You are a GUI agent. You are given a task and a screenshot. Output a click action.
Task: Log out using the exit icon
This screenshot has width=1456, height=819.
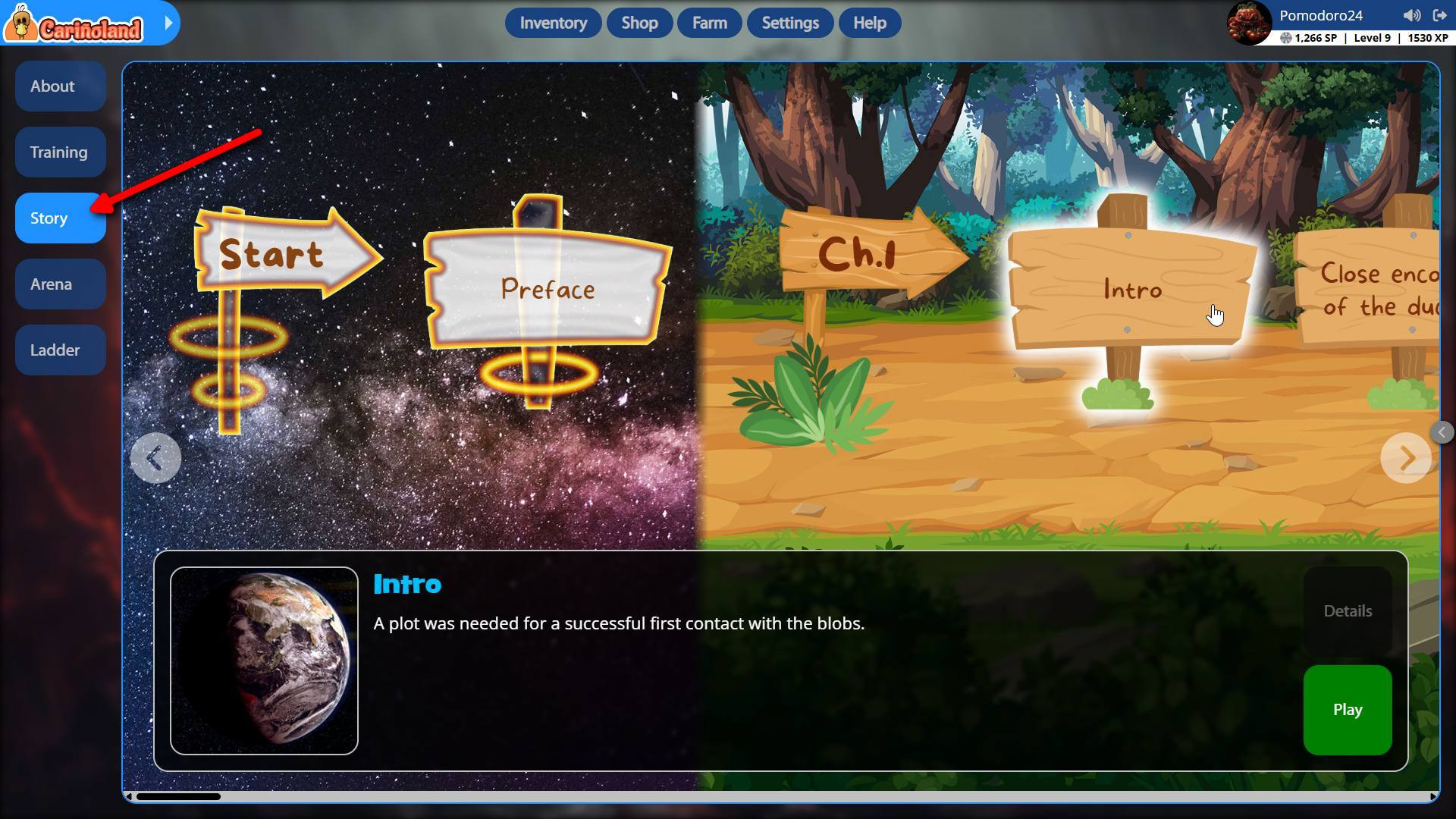pyautogui.click(x=1439, y=15)
